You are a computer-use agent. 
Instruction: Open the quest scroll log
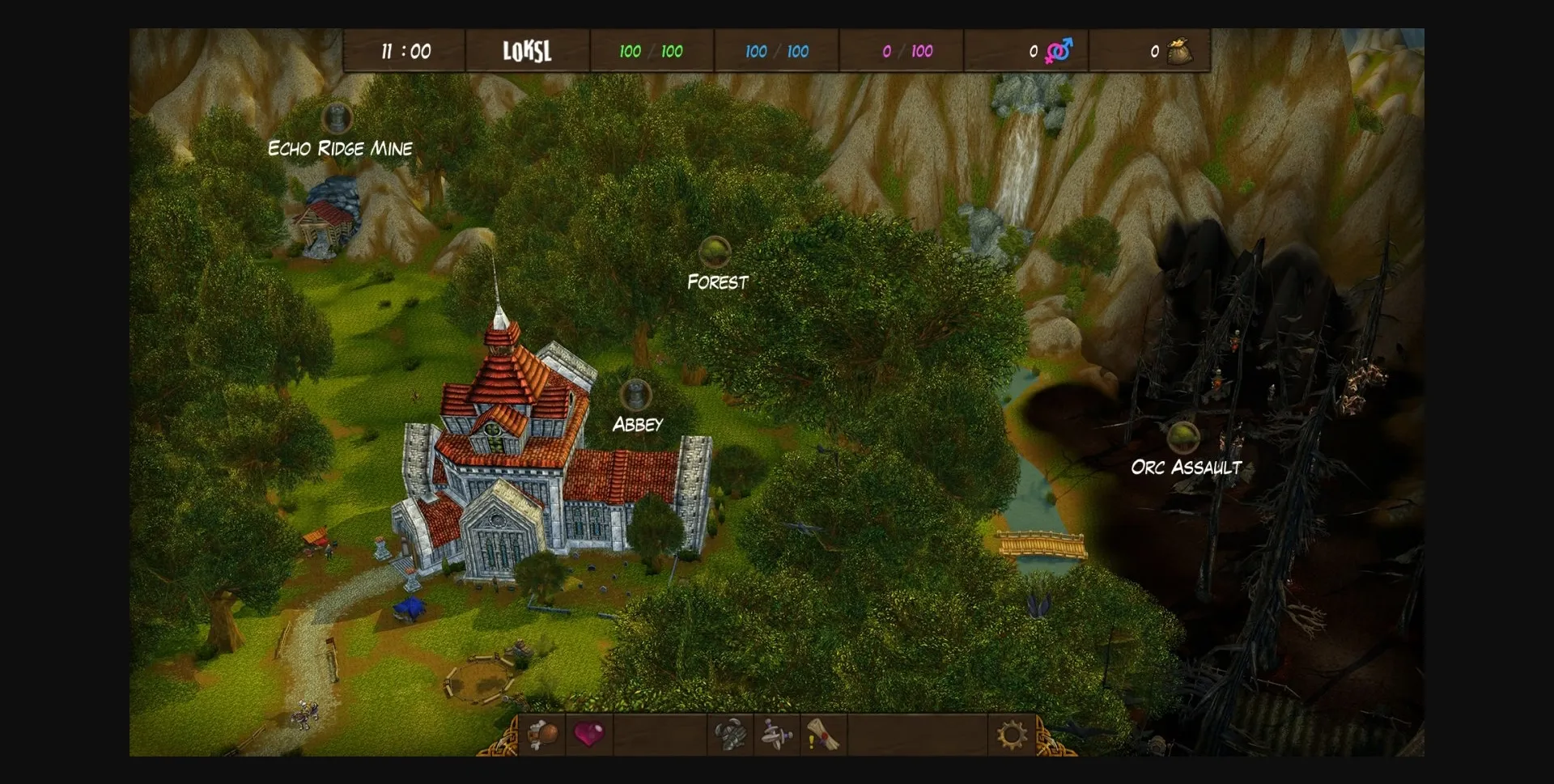[x=822, y=735]
